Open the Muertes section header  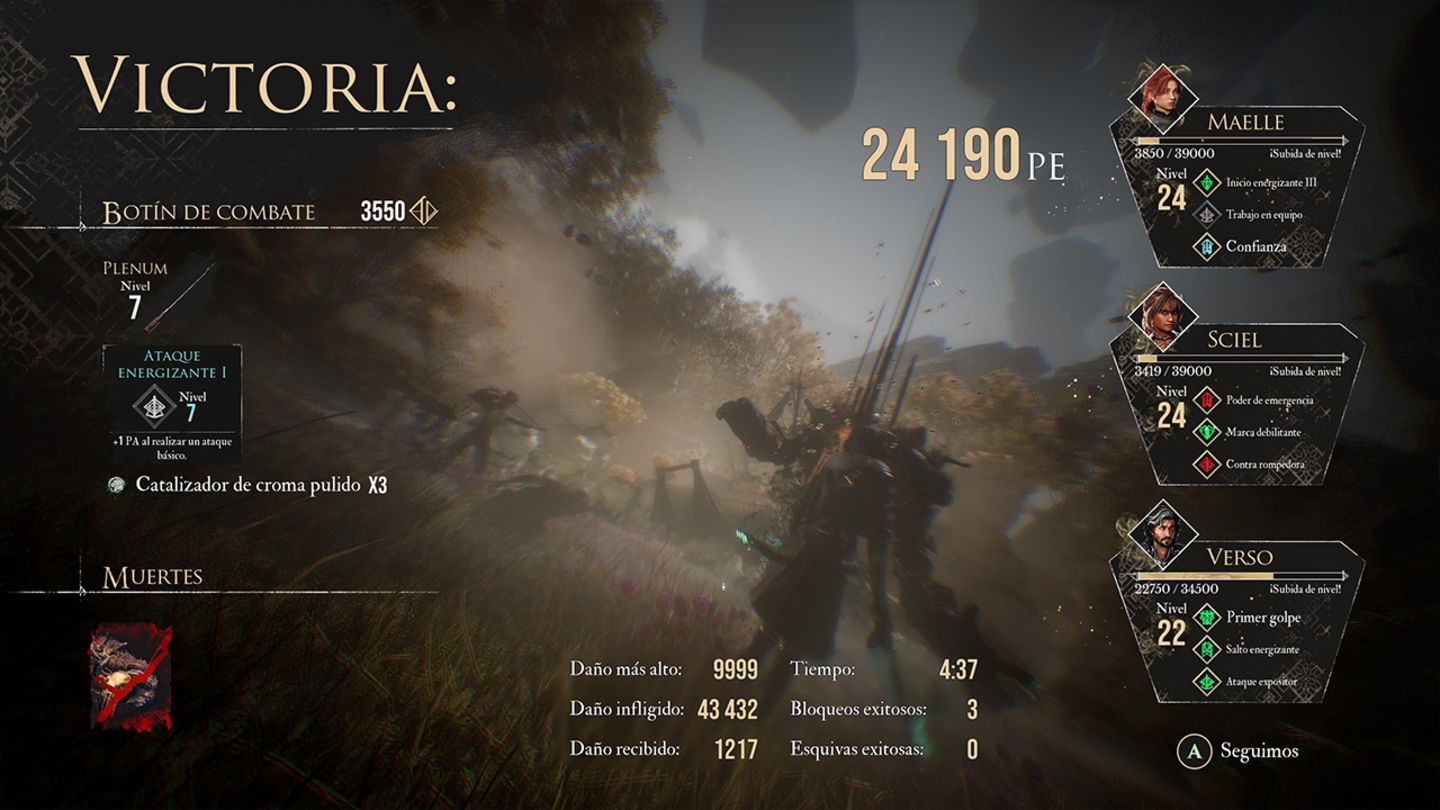pyautogui.click(x=152, y=575)
